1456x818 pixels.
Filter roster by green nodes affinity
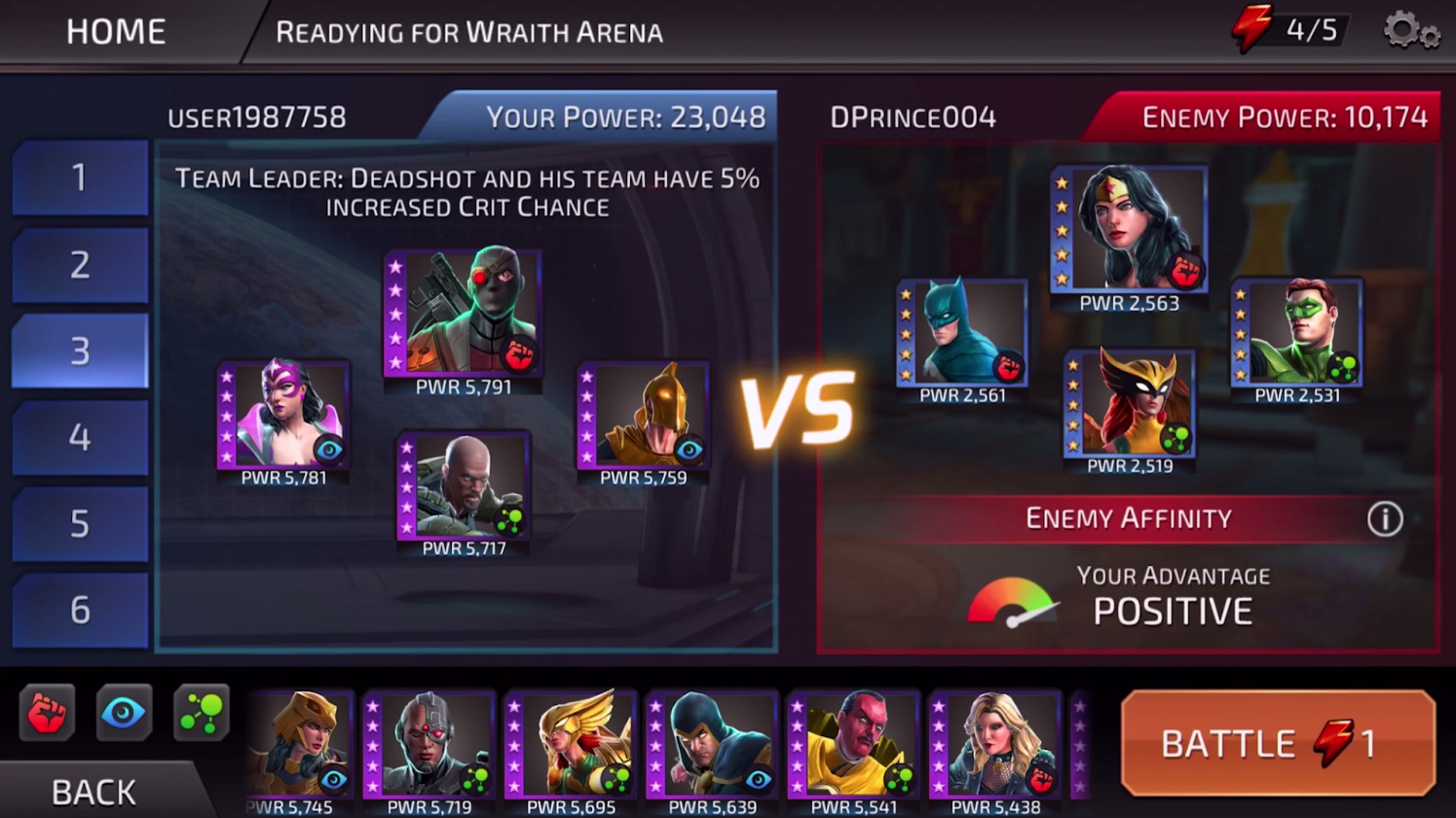tap(201, 713)
